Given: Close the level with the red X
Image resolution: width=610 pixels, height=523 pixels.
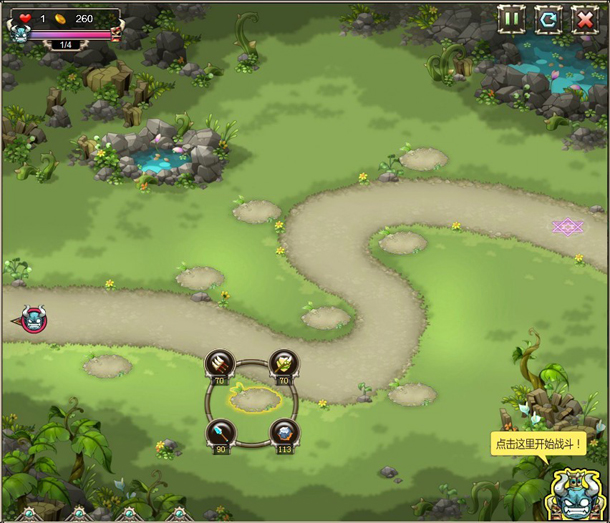Looking at the screenshot, I should click(x=584, y=18).
